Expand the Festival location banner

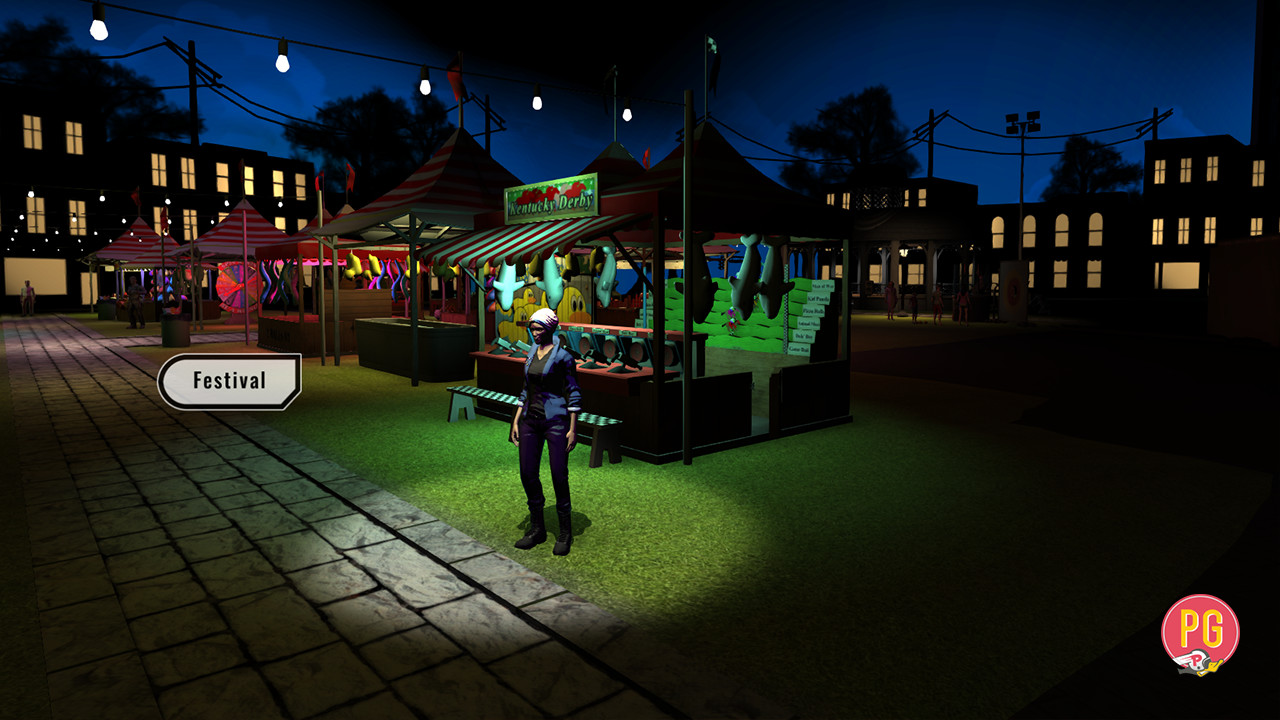tap(229, 379)
